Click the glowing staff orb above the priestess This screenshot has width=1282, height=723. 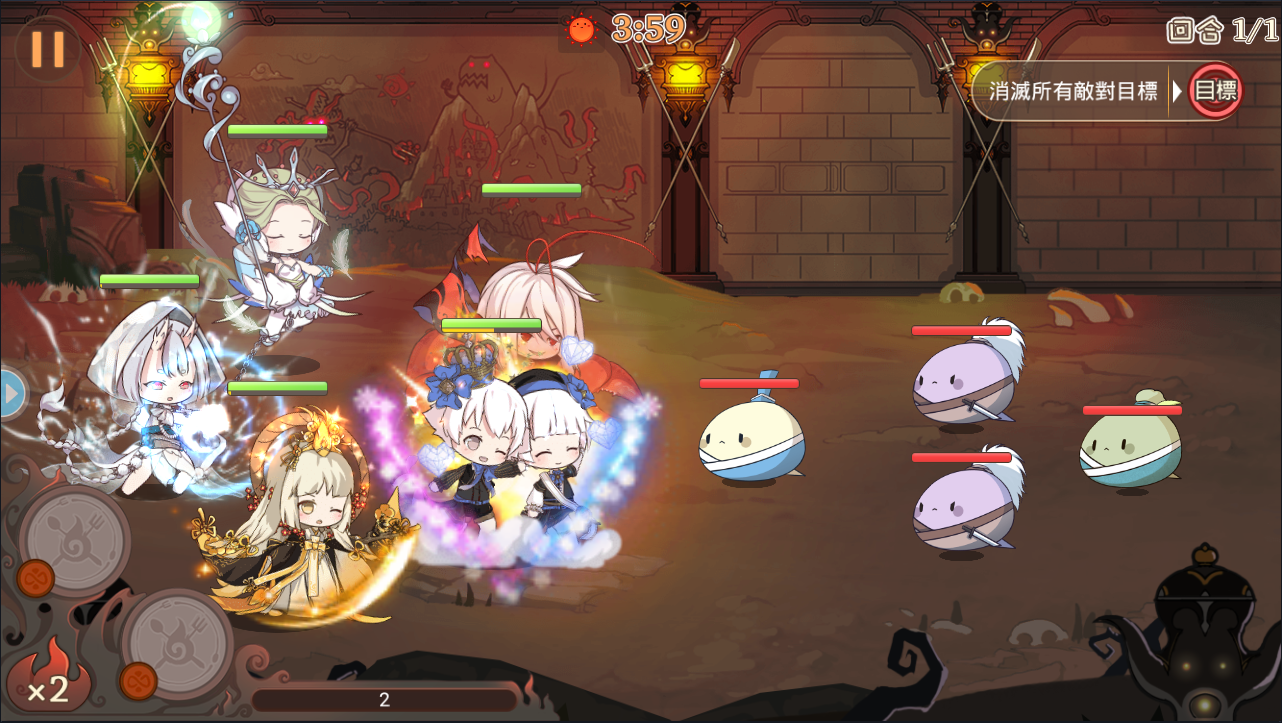203,17
